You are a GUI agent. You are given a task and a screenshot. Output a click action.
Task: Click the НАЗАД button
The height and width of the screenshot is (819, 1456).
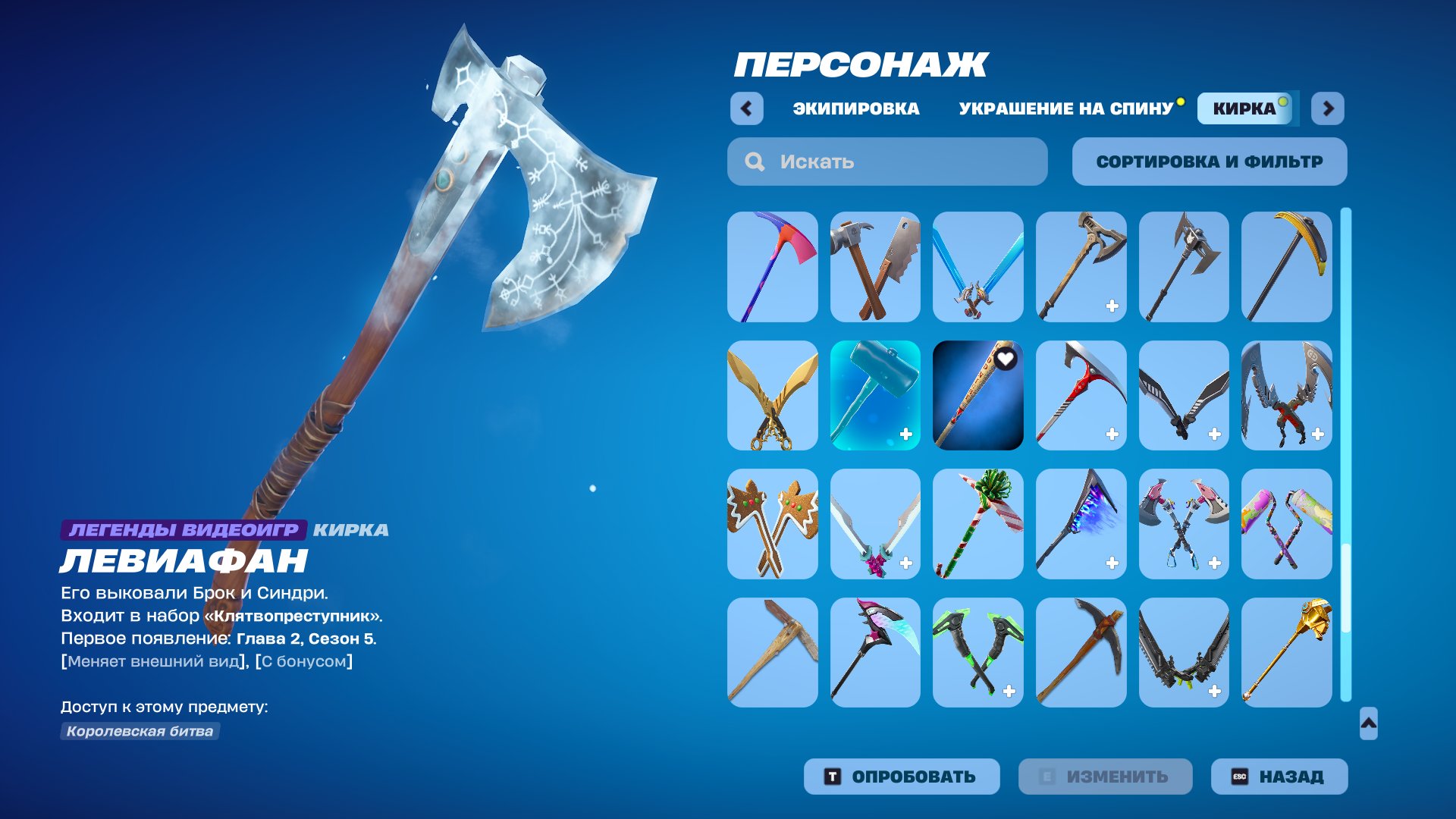coord(1279,776)
